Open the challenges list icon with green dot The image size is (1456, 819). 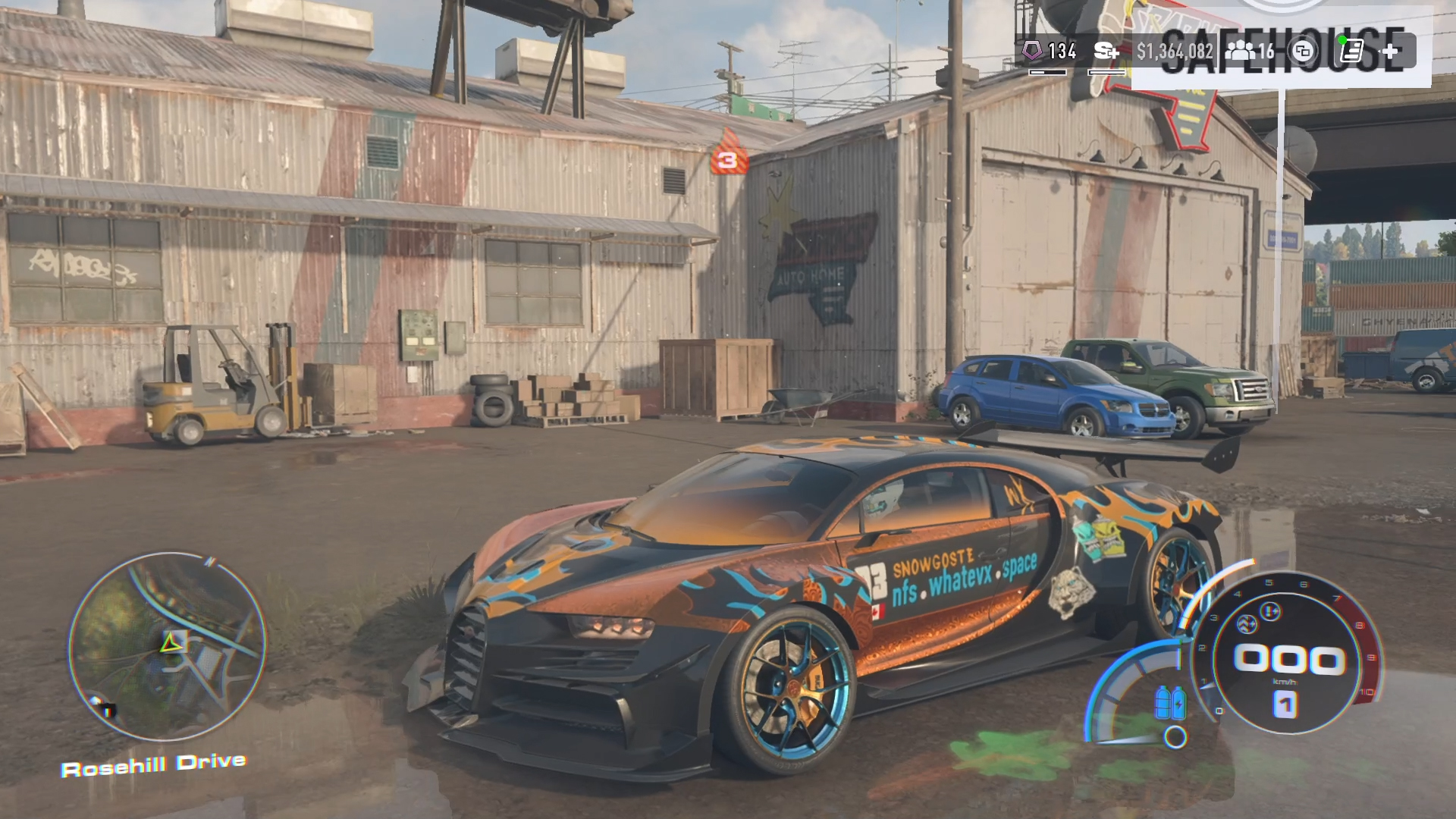(1351, 51)
